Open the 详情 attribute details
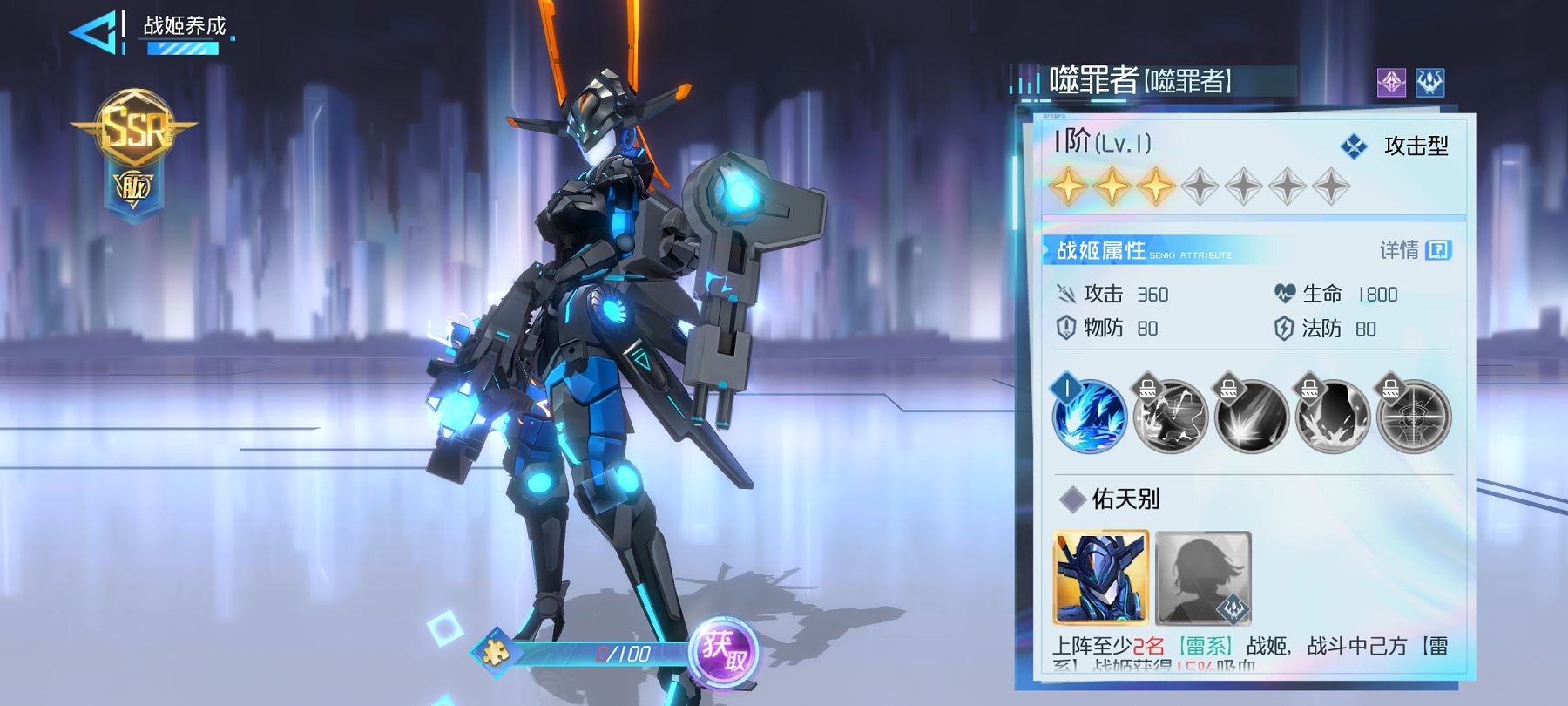 coord(1415,251)
